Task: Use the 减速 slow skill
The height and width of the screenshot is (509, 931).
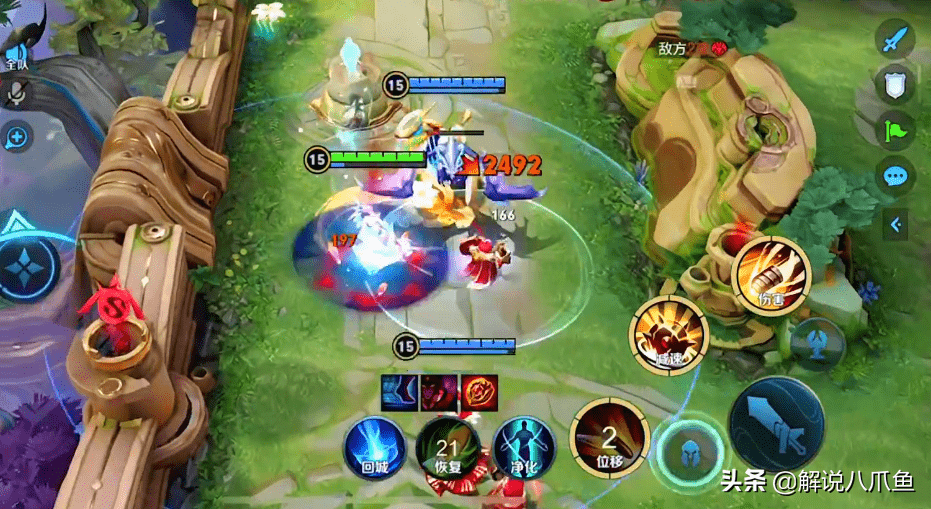Action: (x=669, y=334)
